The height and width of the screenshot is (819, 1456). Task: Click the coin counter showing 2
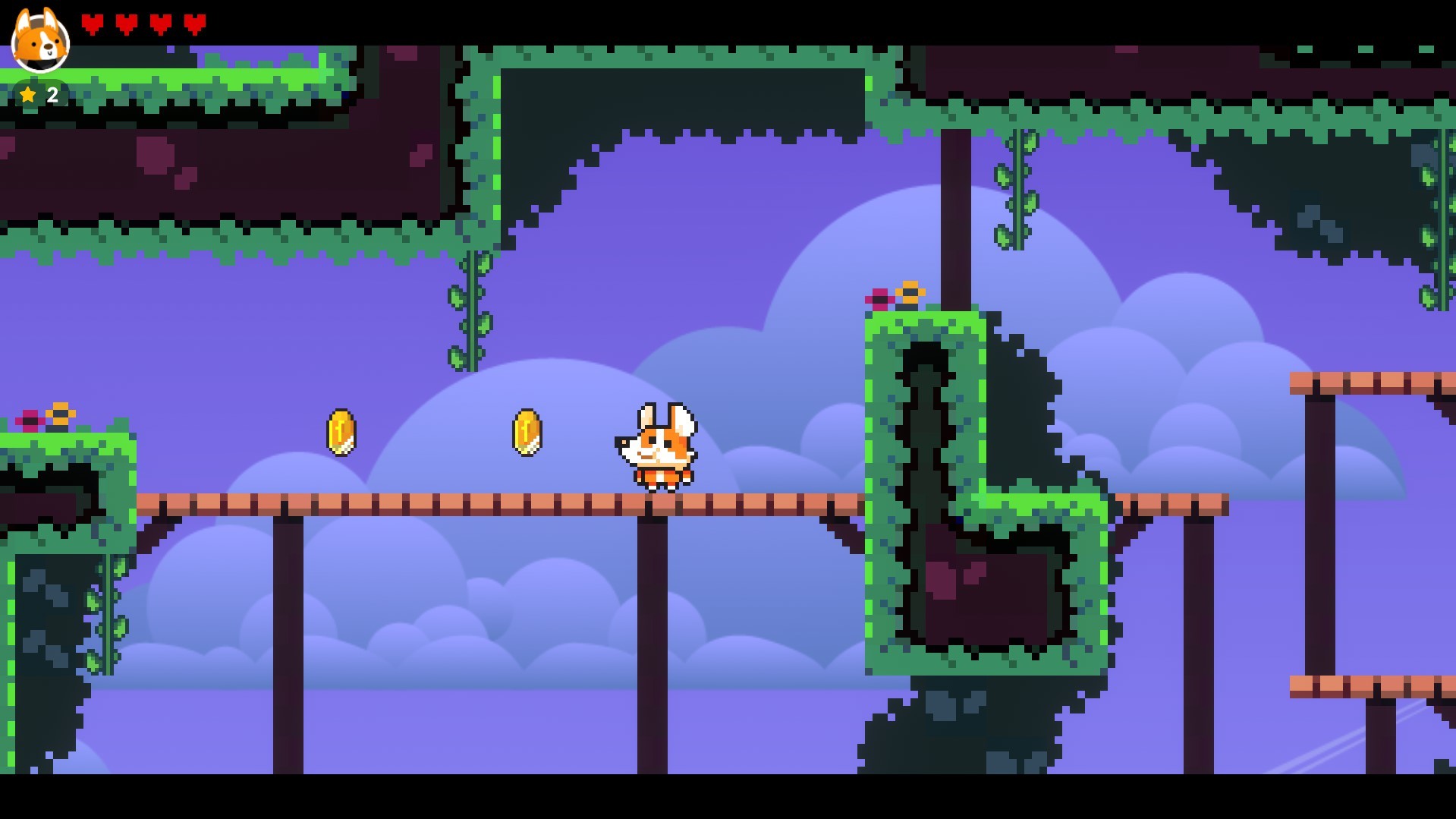click(x=51, y=94)
